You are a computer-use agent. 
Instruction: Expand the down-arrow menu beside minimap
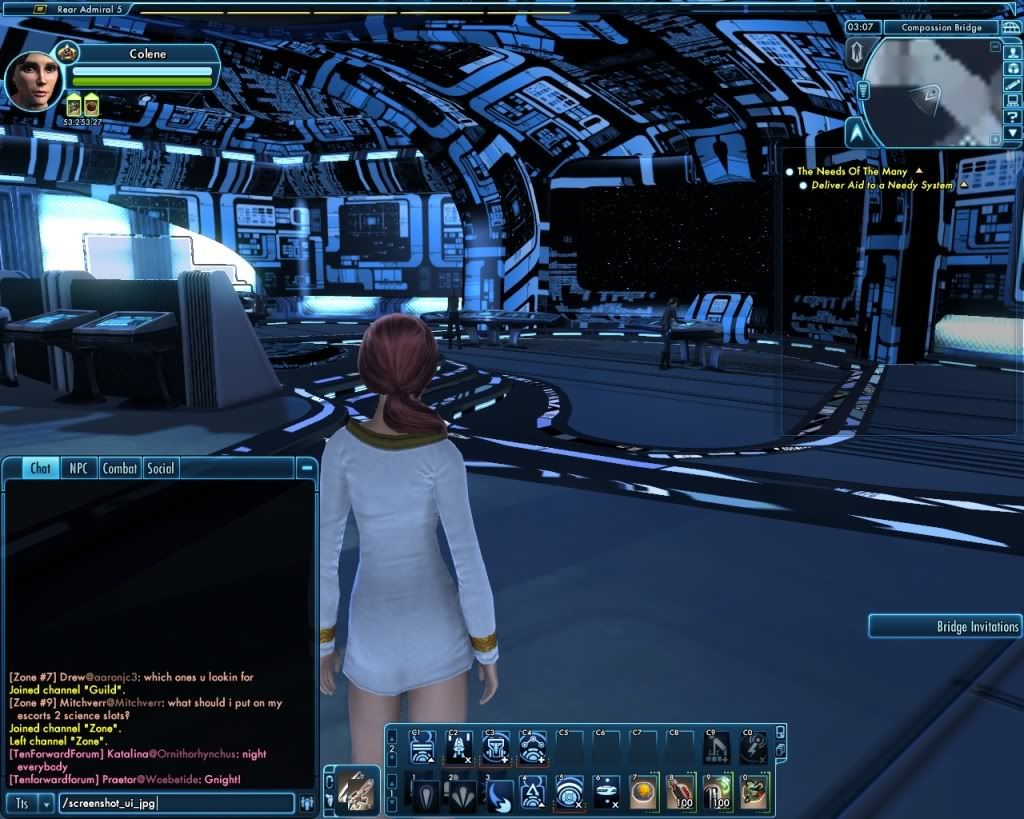pos(1013,133)
